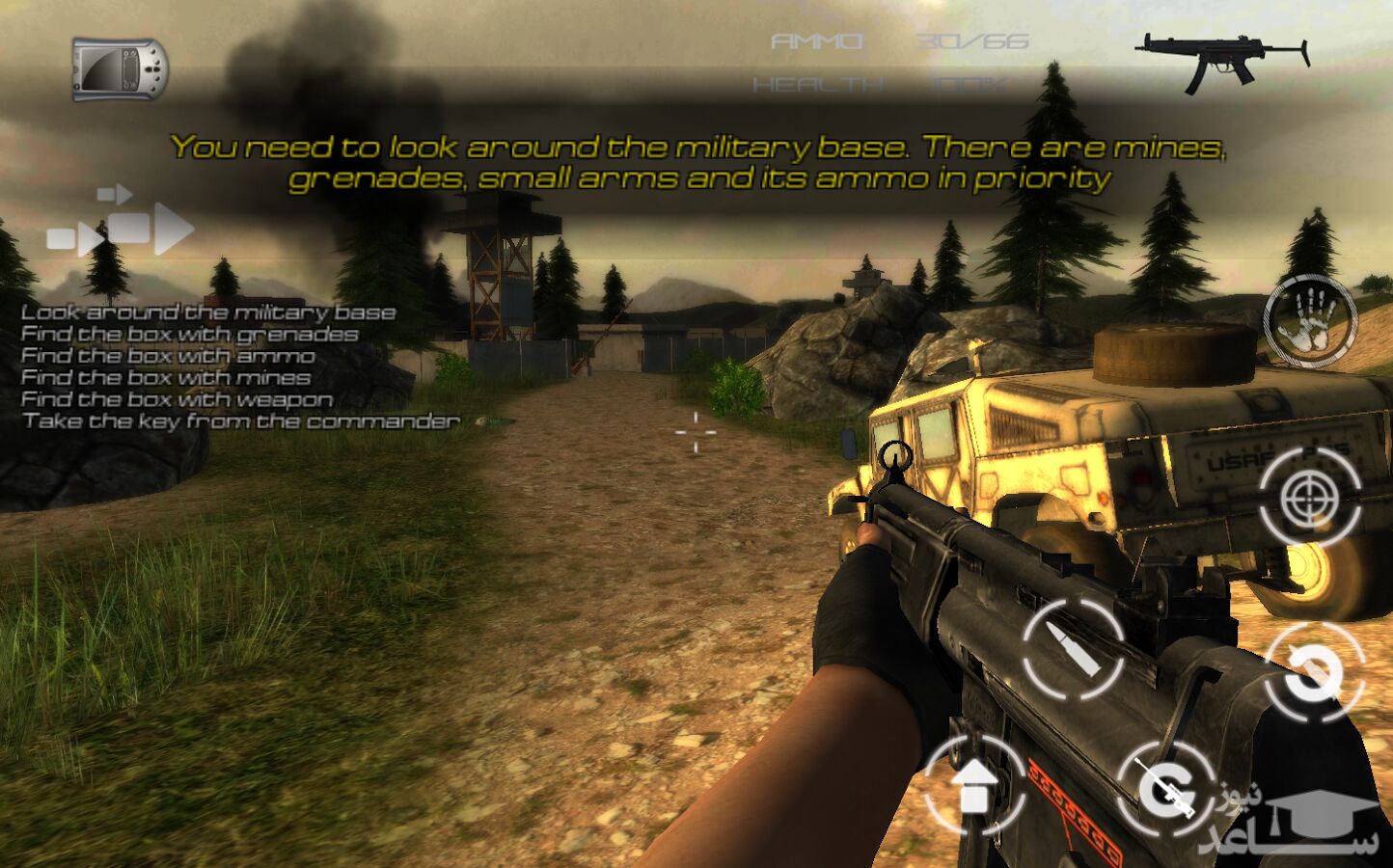Select the "Look around the military base" objective
Screen dimensions: 1393x868
point(208,312)
